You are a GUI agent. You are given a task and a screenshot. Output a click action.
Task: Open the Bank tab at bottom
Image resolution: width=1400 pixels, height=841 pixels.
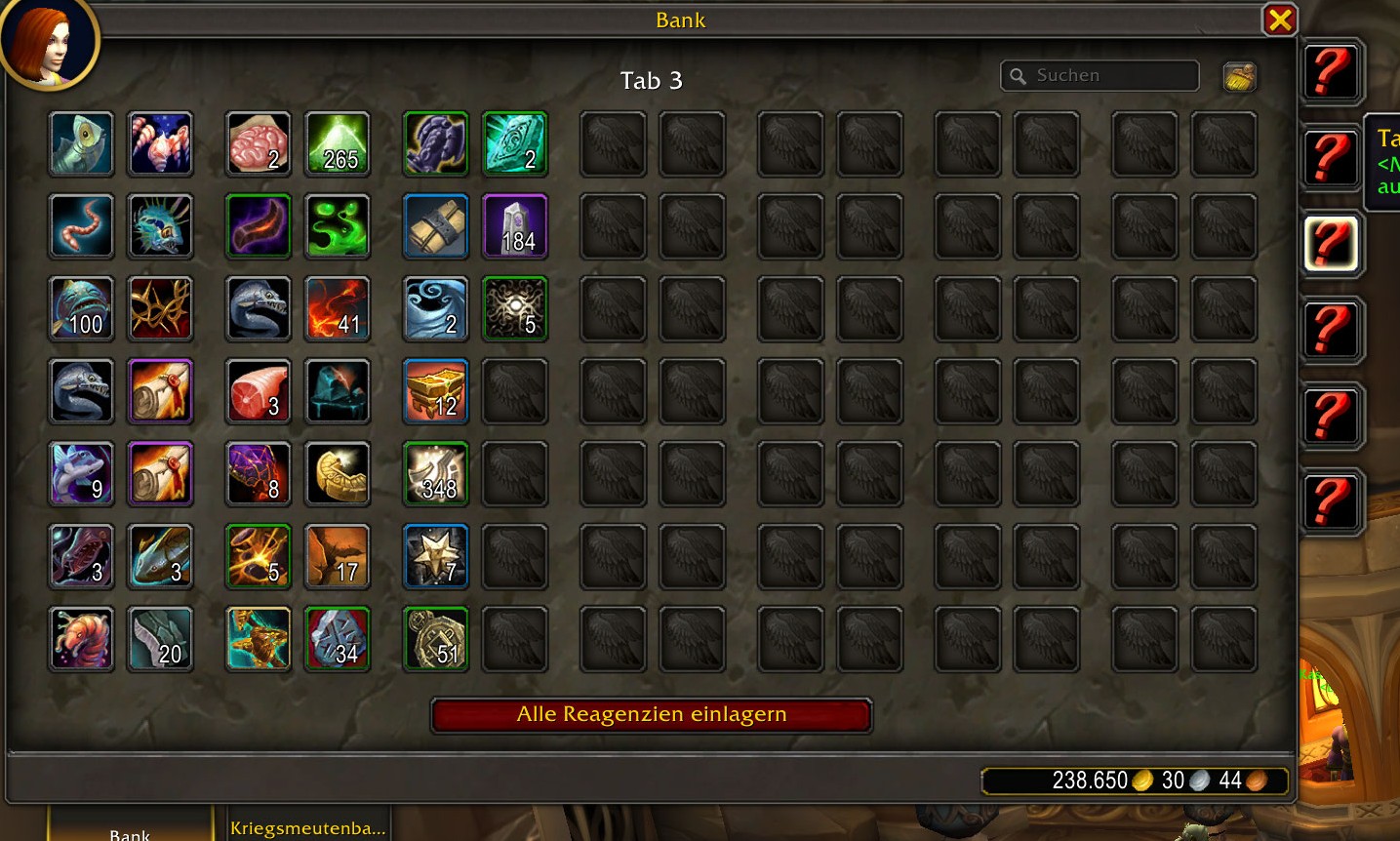[130, 831]
